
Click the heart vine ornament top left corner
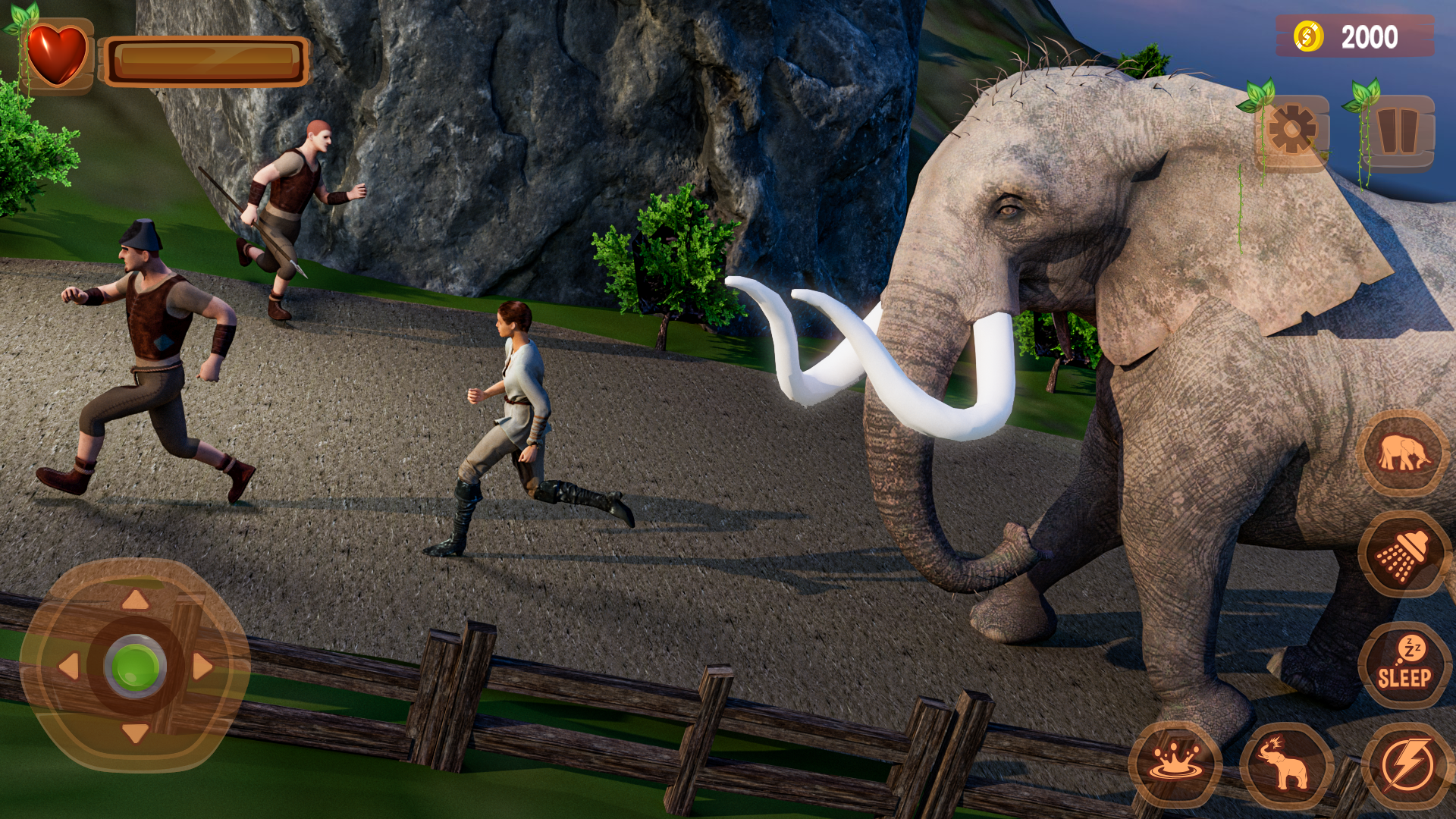(x=23, y=19)
